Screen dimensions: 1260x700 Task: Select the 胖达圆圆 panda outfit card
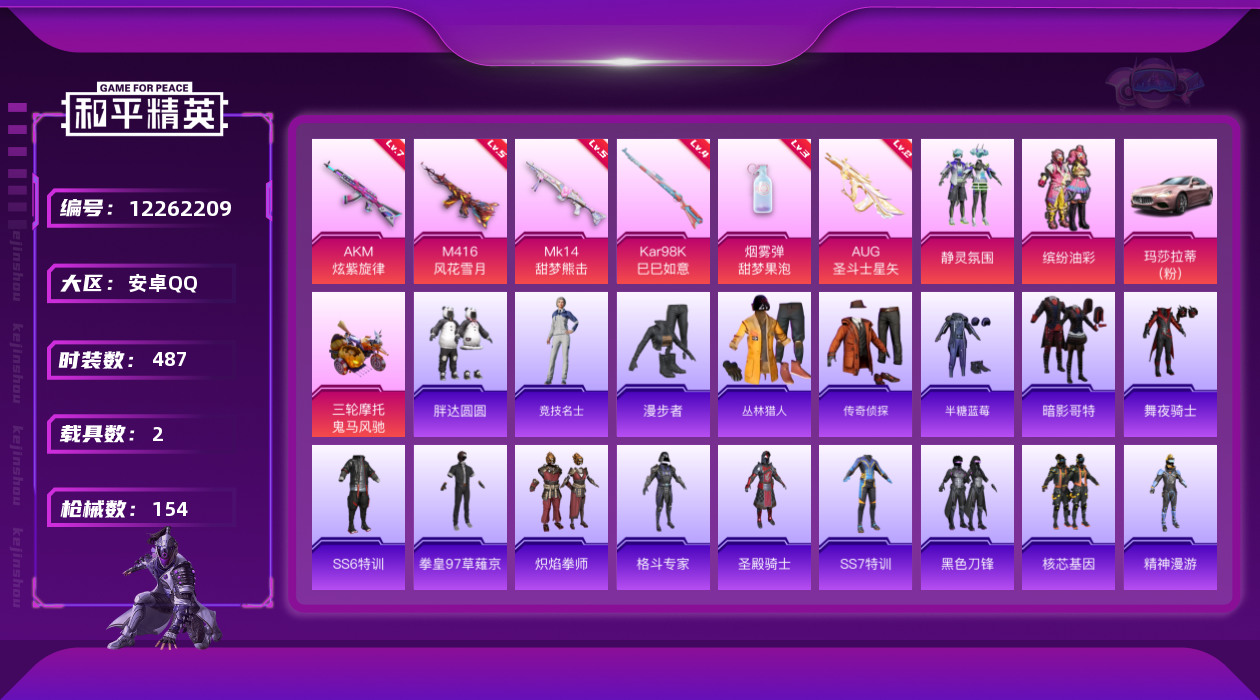click(x=460, y=364)
